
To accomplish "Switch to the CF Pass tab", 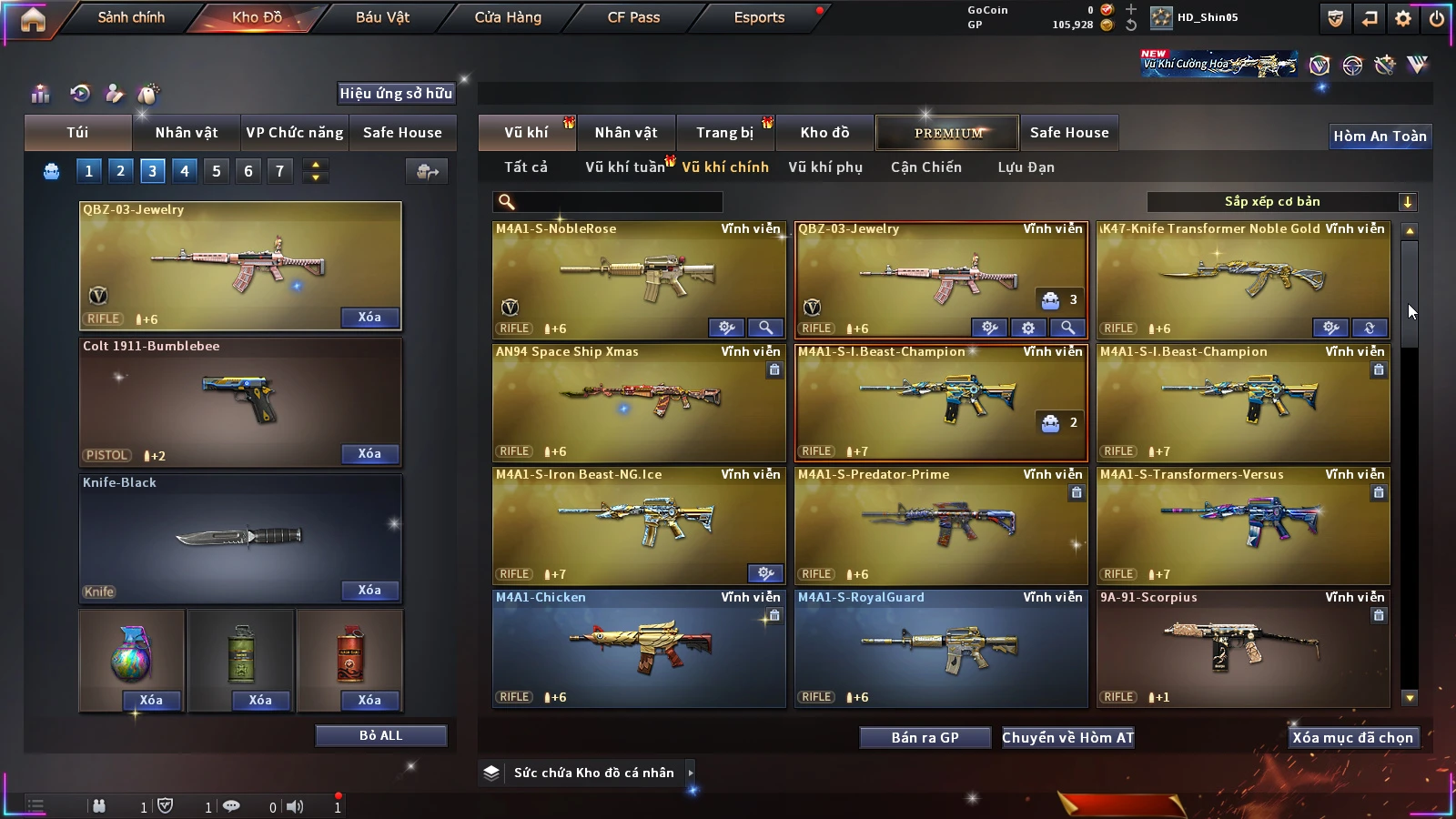I will coord(633,17).
